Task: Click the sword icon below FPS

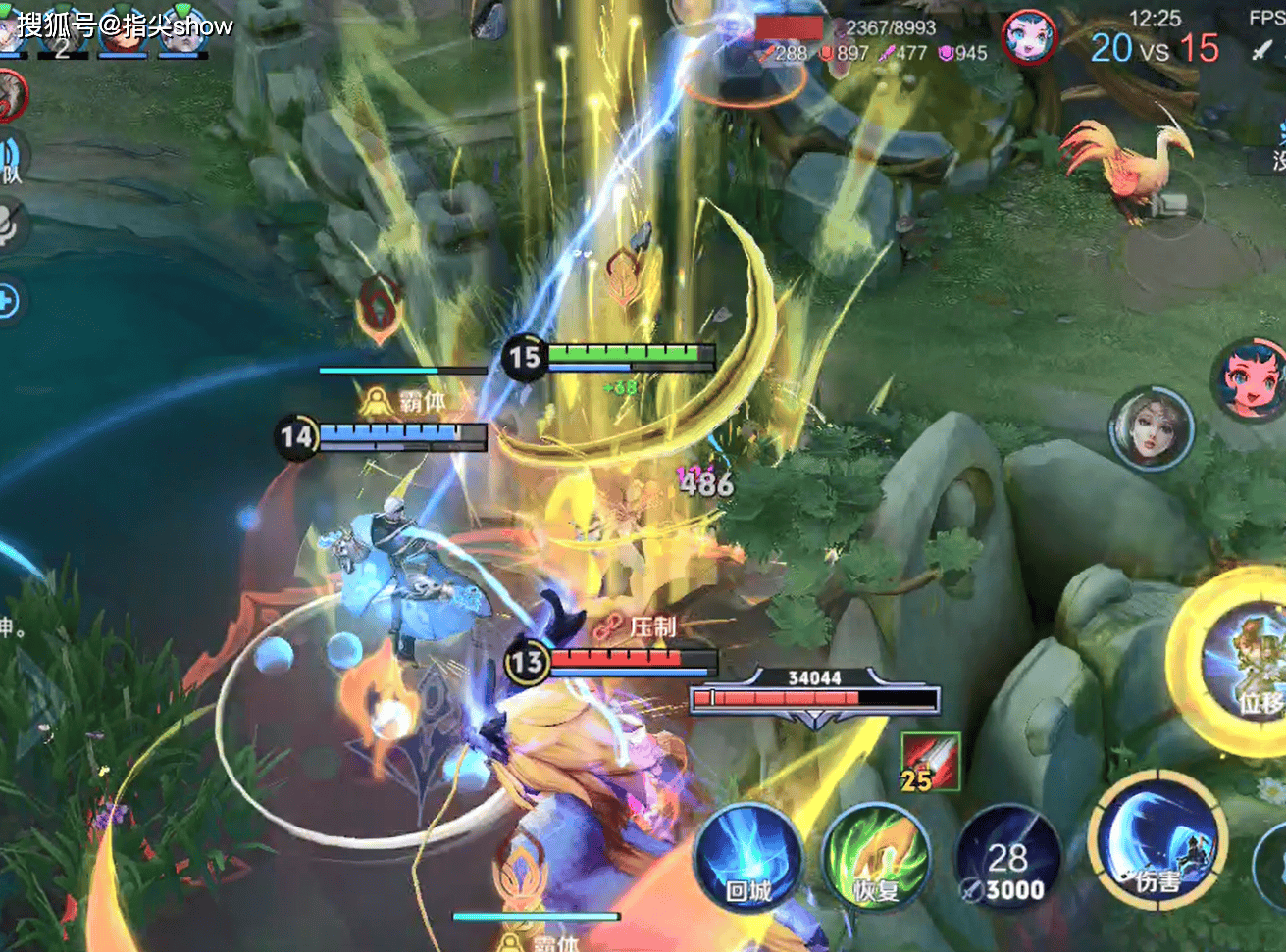Action: (1262, 49)
